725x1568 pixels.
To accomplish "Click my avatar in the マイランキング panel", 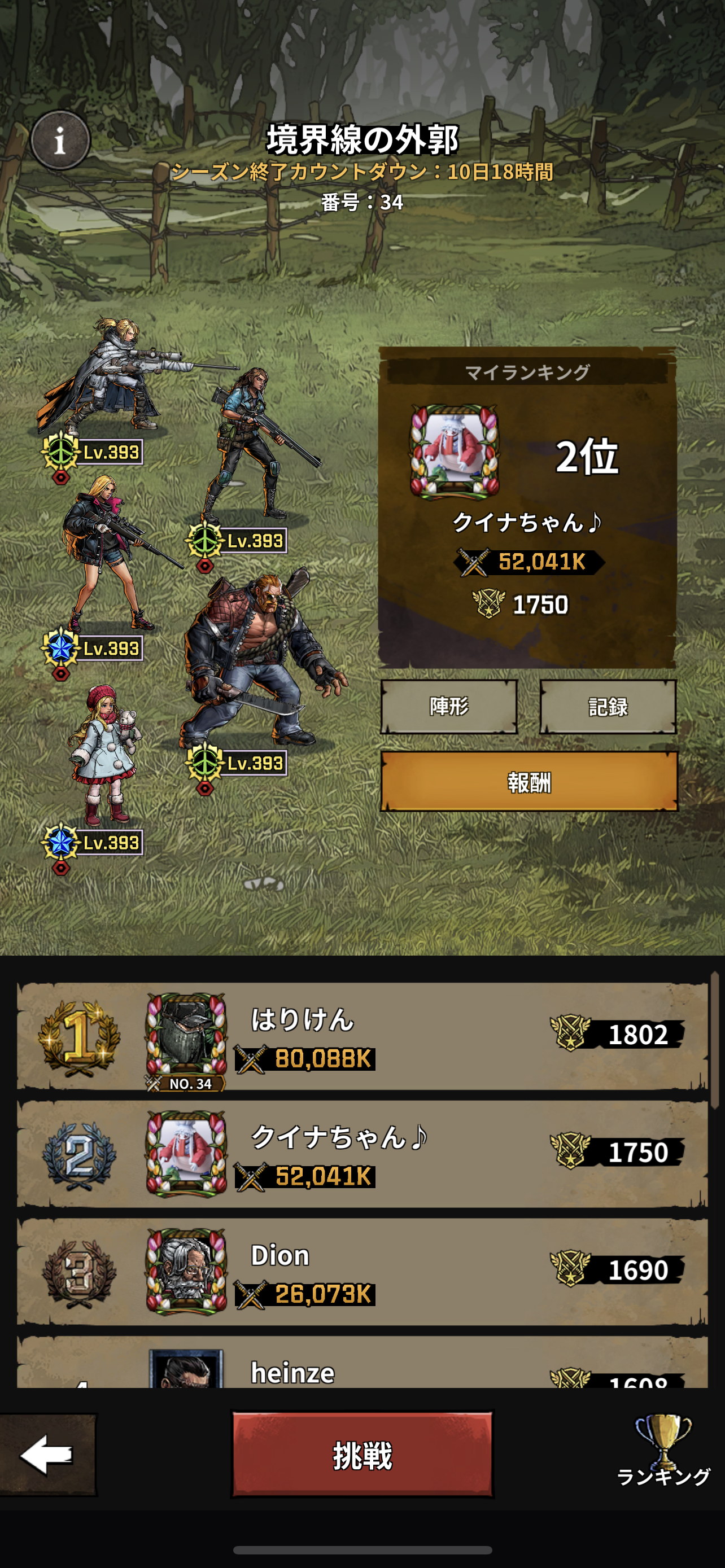I will 455,451.
